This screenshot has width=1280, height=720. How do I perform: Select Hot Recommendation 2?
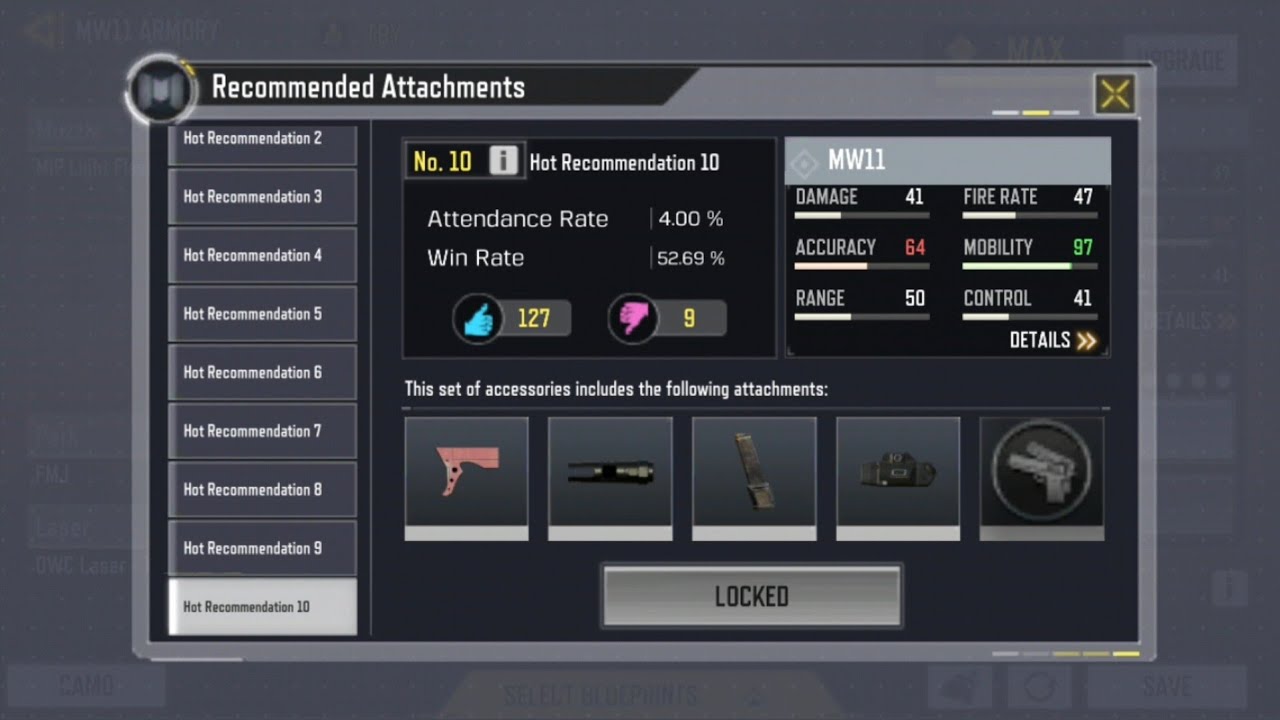pyautogui.click(x=262, y=142)
